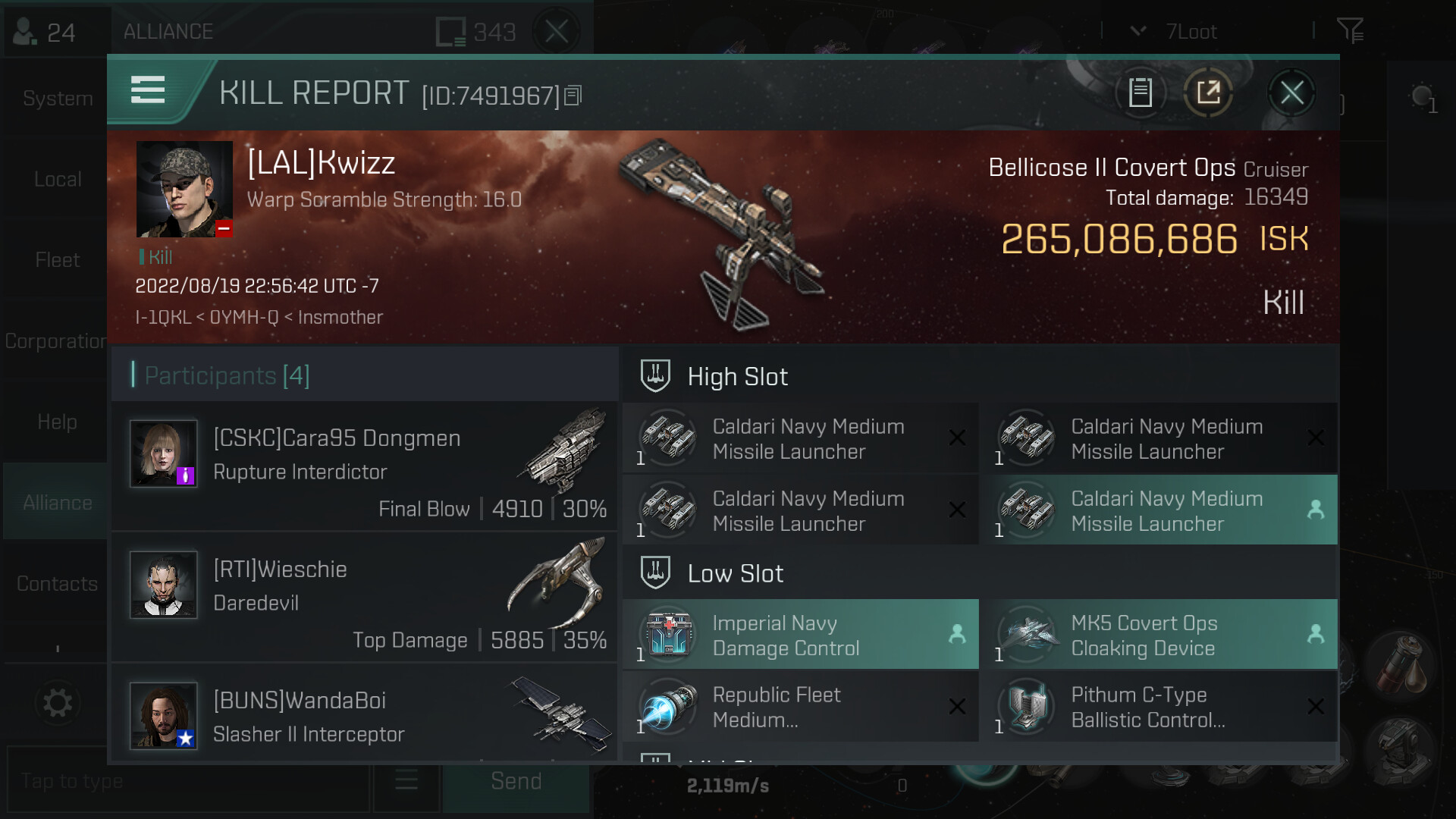Close the alliance chat panel
This screenshot has height=819, width=1456.
(557, 32)
